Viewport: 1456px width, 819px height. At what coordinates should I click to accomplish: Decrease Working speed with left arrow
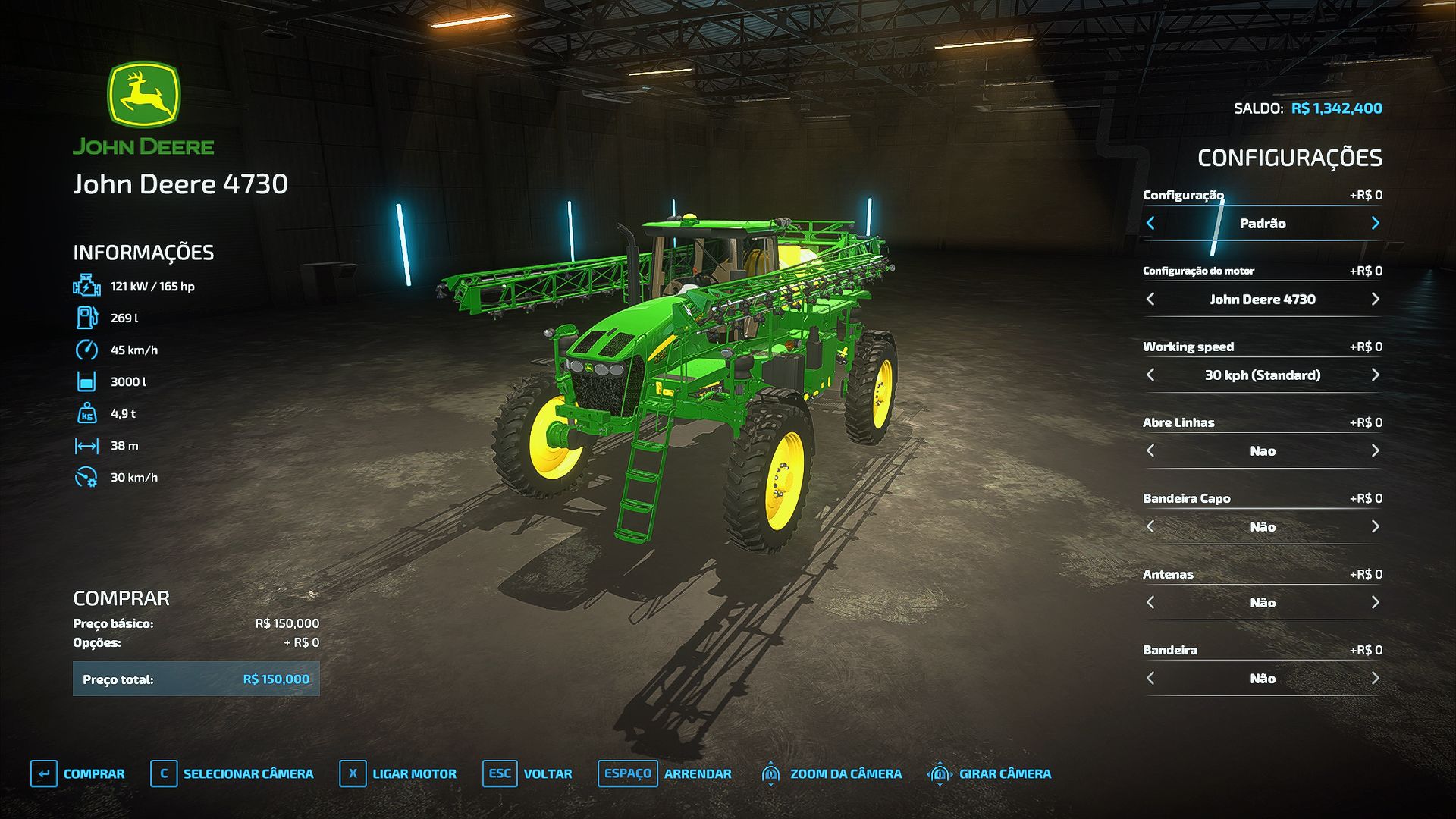tap(1150, 375)
